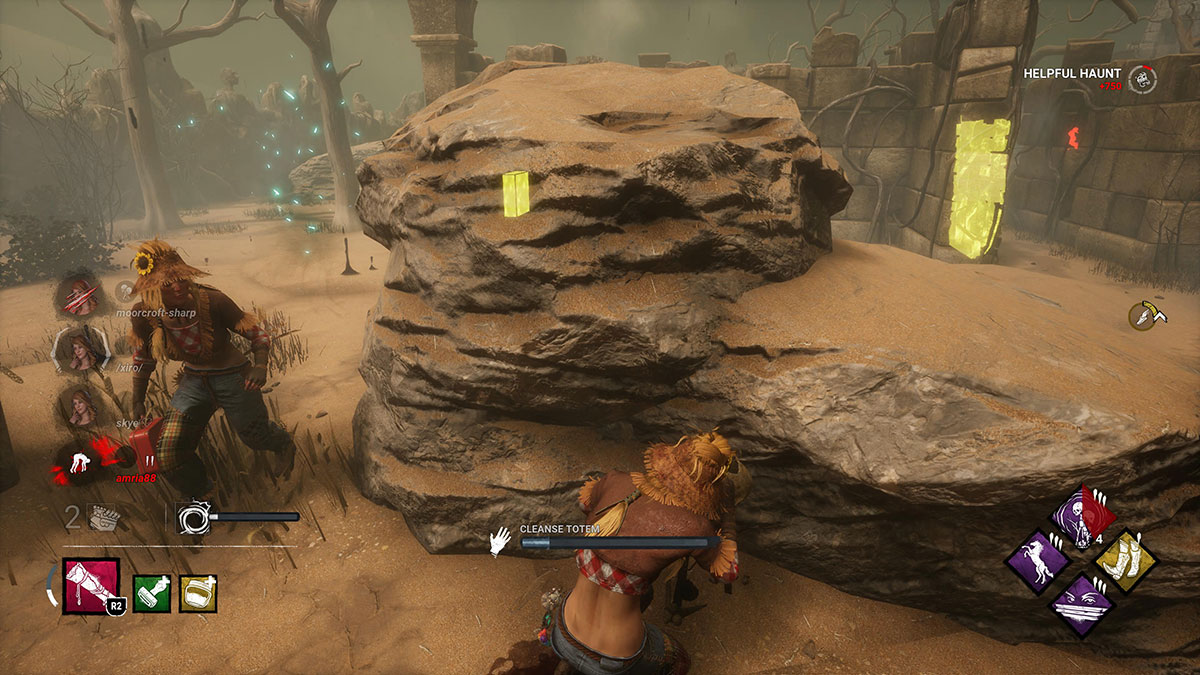Select moorcroft-sharp's survivor portrait
The height and width of the screenshot is (675, 1200).
click(80, 295)
